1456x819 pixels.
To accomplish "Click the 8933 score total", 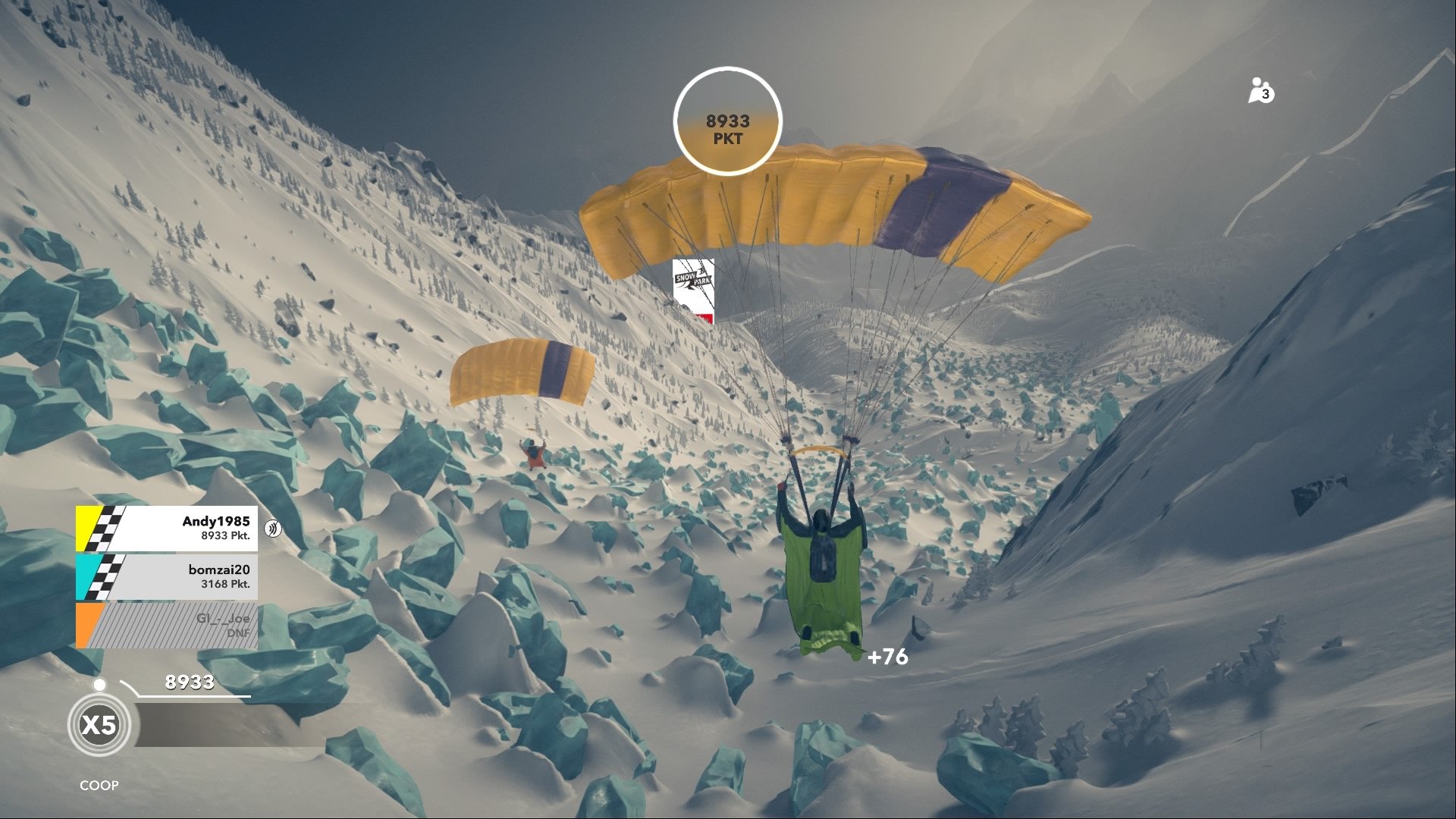I will (x=189, y=682).
